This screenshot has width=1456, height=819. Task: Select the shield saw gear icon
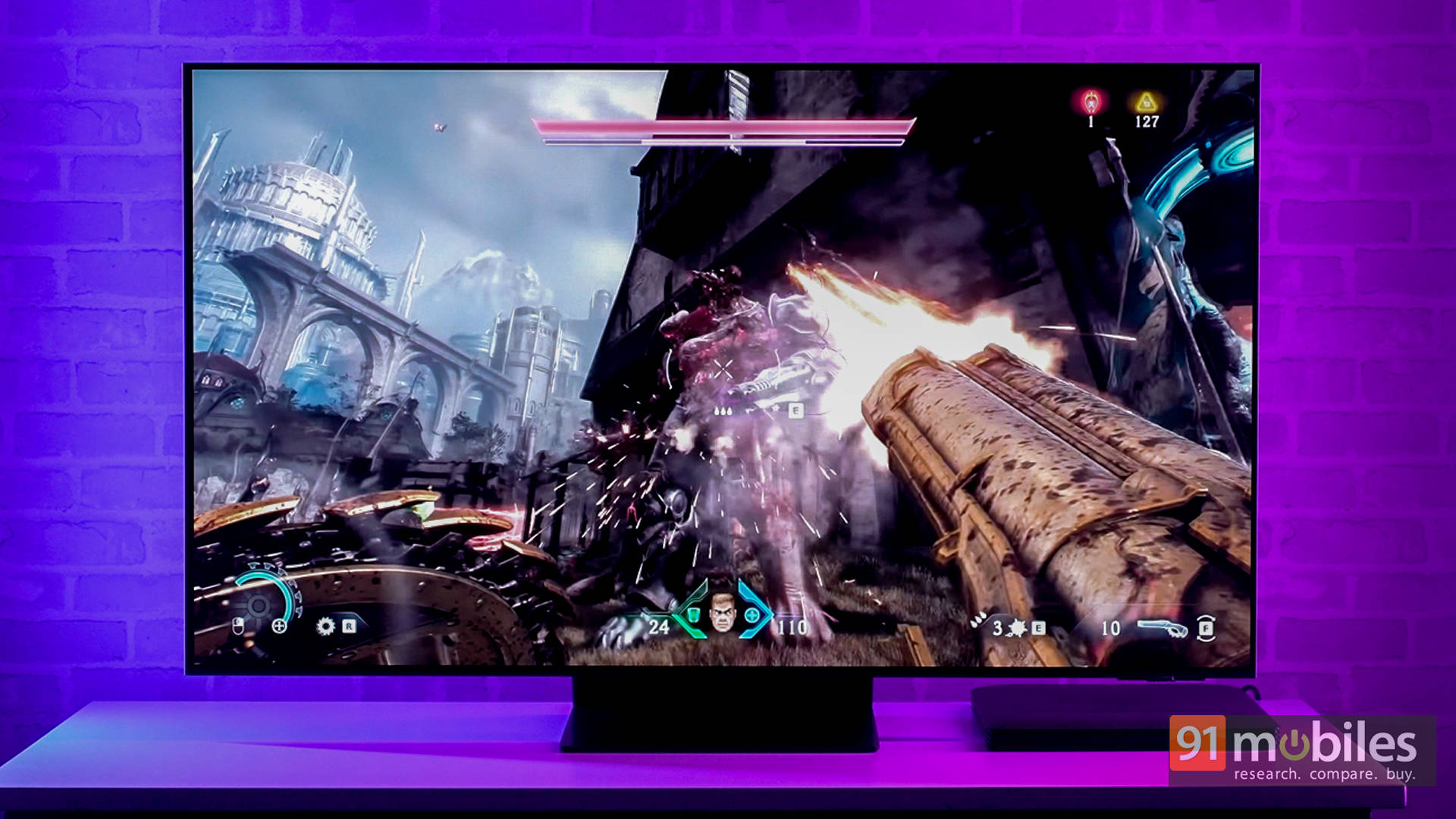coord(325,626)
